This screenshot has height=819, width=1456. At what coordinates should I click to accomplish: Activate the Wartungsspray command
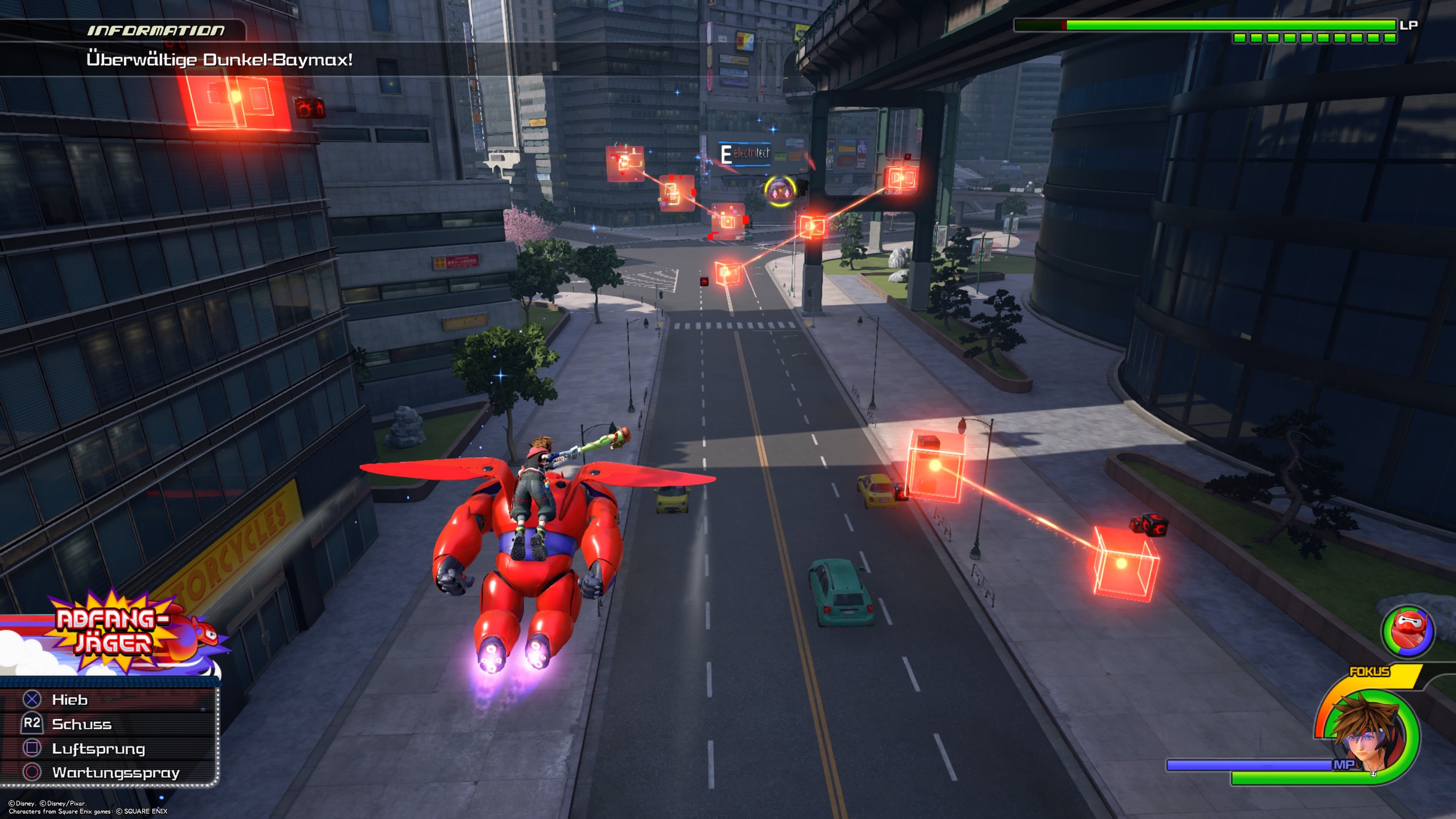[115, 773]
